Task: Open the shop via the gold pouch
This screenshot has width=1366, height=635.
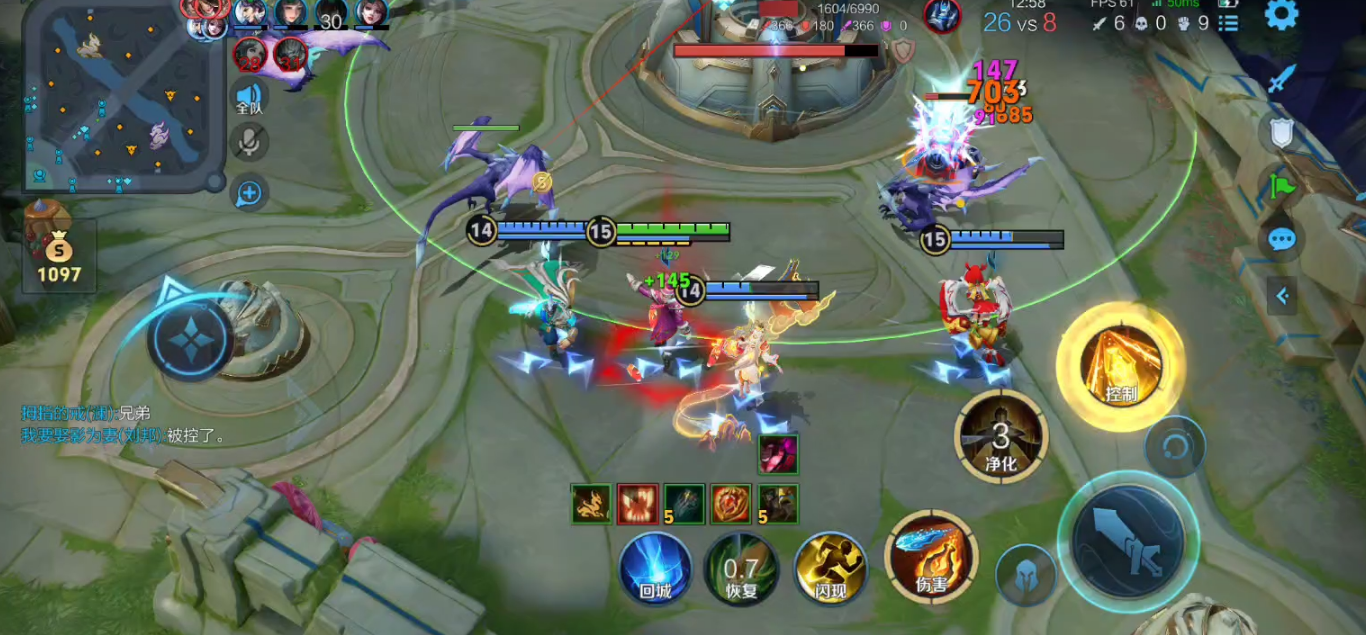Action: coord(58,250)
